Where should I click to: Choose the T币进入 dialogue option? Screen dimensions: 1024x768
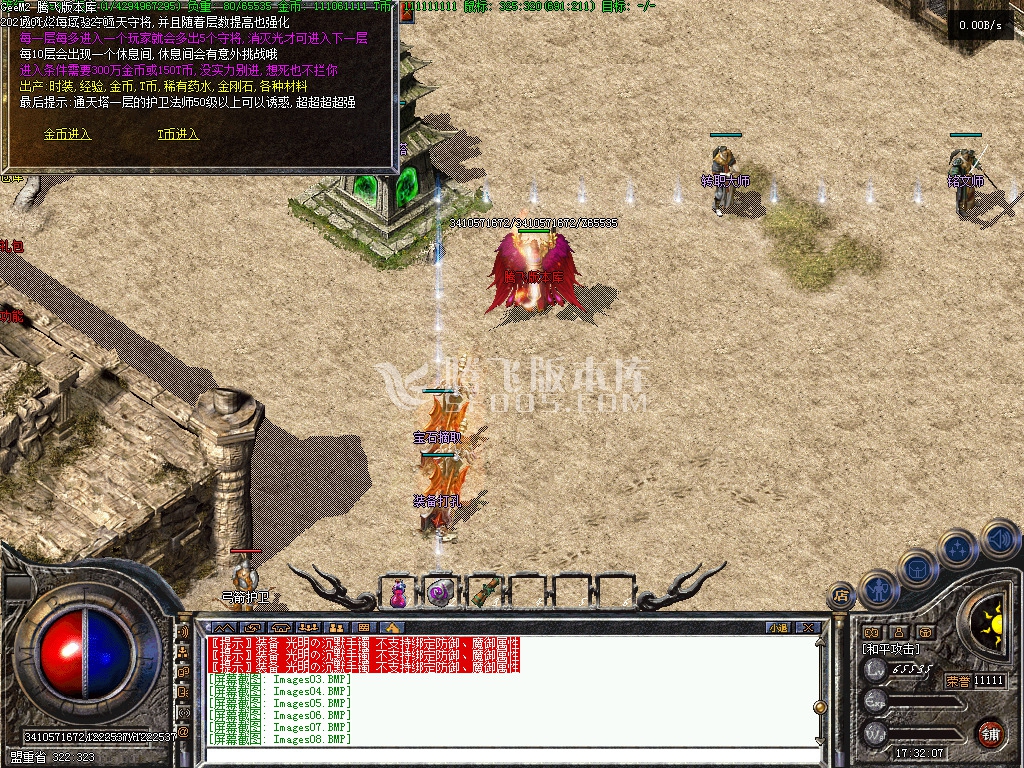[178, 134]
